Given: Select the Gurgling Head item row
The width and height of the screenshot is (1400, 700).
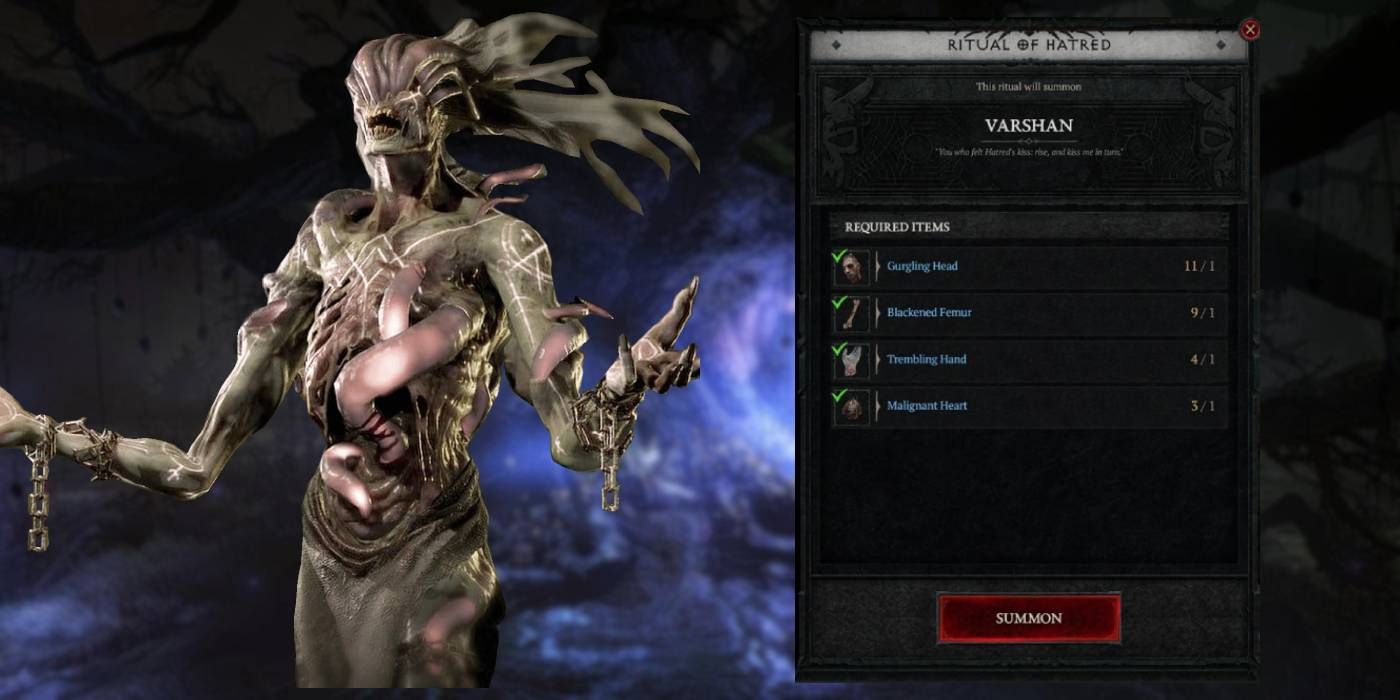Looking at the screenshot, I should pos(1028,267).
